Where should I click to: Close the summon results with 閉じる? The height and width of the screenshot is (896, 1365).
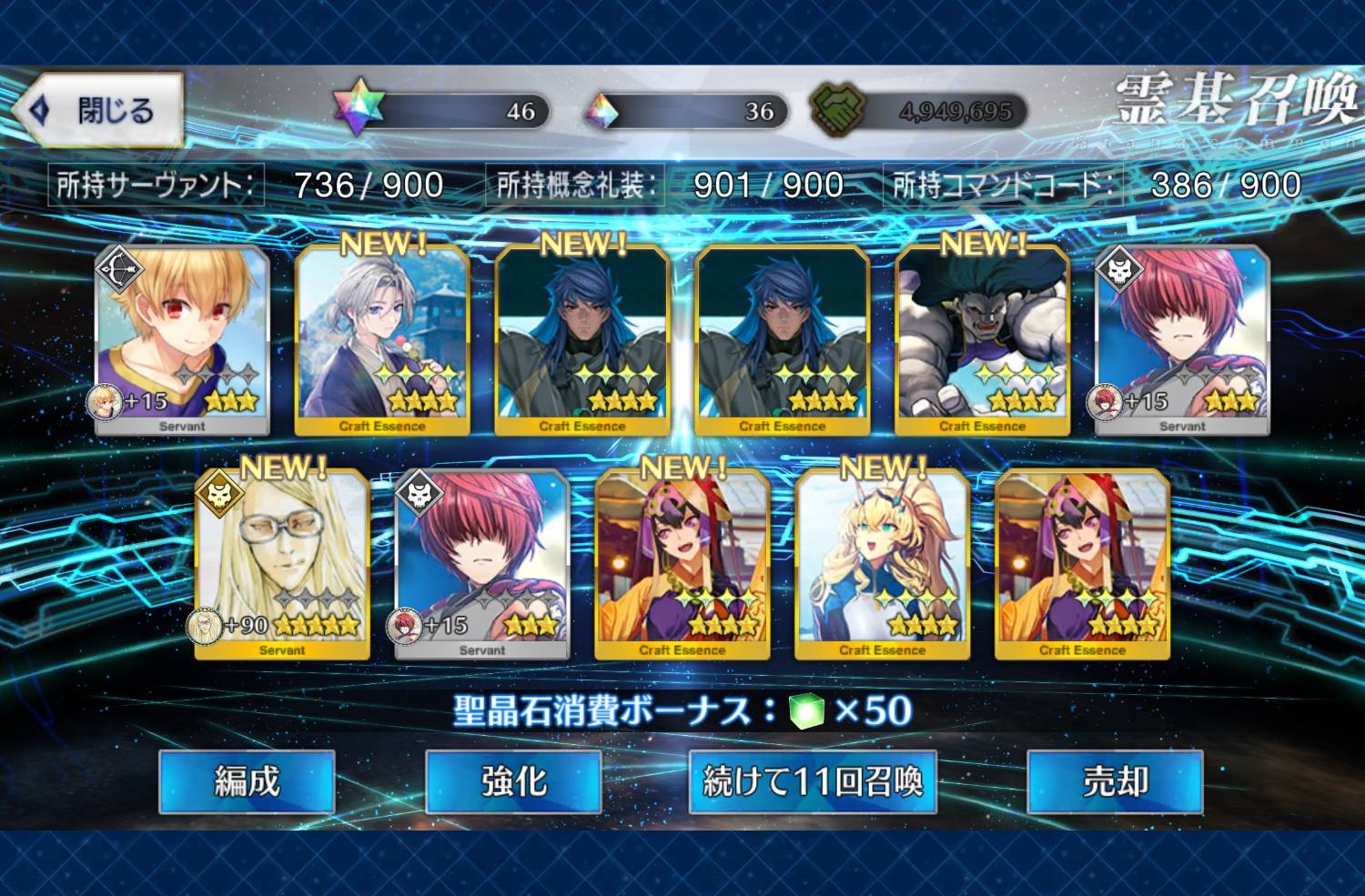click(x=100, y=111)
